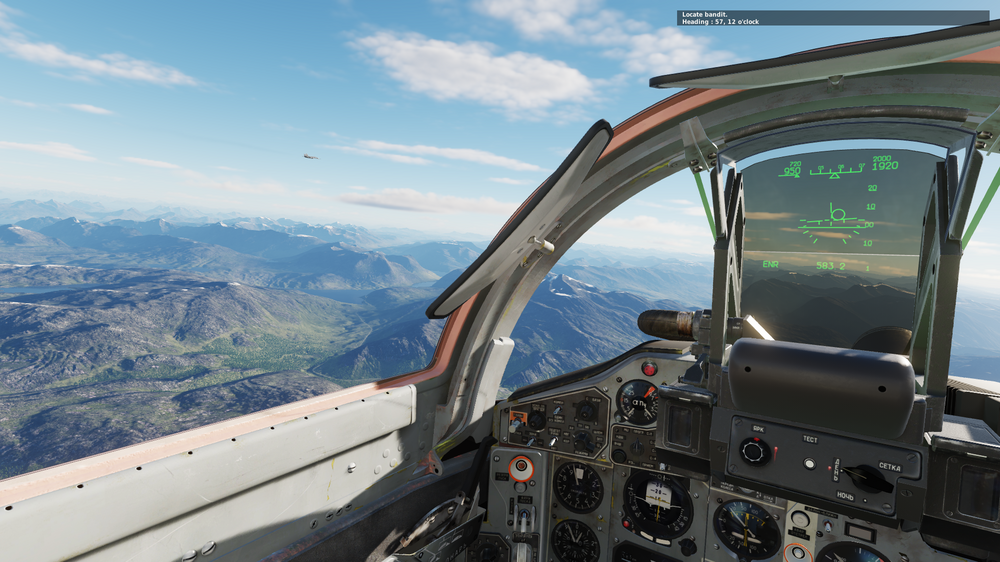Turn the ЯРК brightness knob
Image resolution: width=1000 pixels, height=562 pixels.
pos(755,452)
